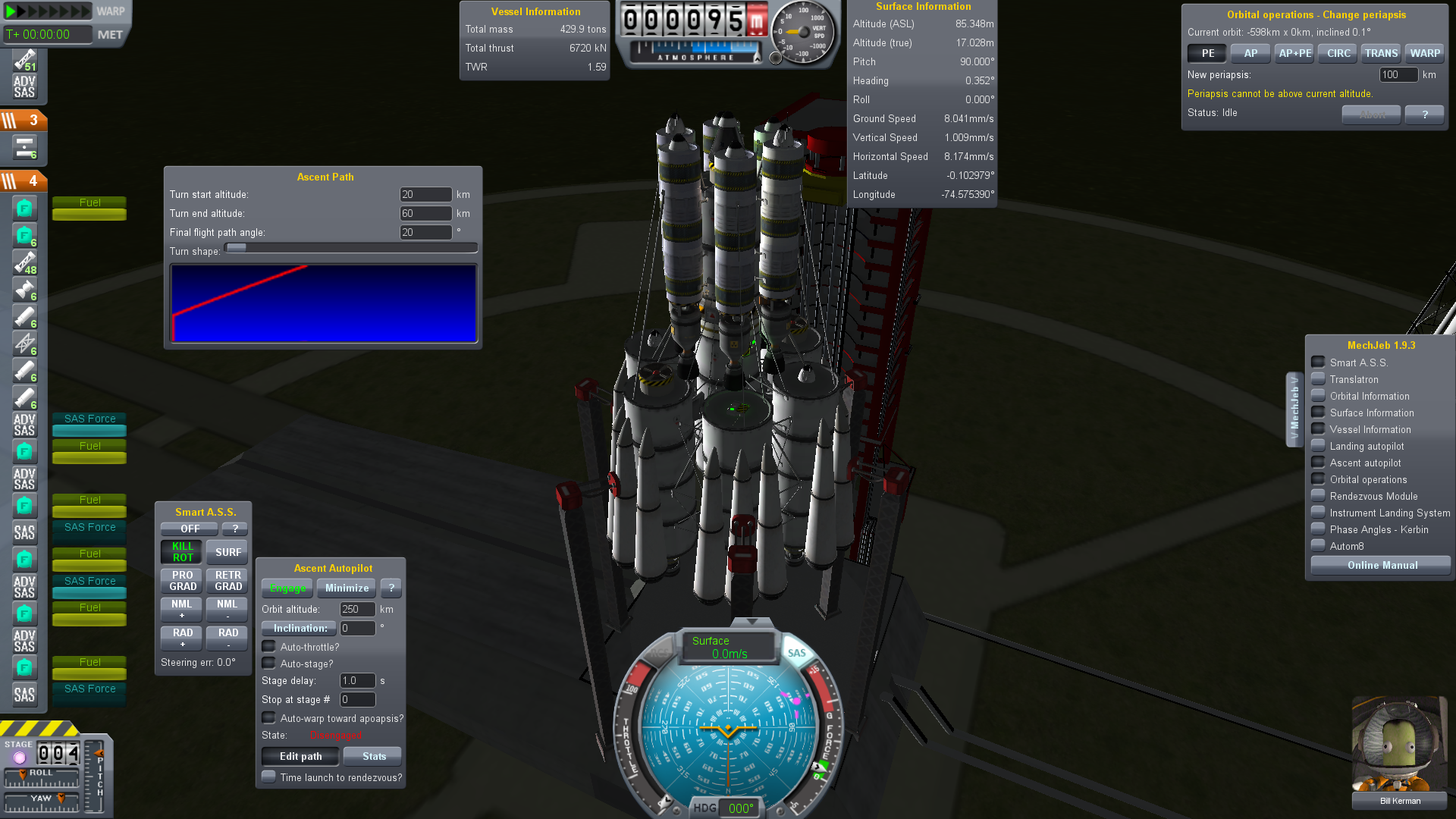Activate KILL ROT in Smart A.S.S.
Image resolution: width=1456 pixels, height=819 pixels.
tap(182, 552)
